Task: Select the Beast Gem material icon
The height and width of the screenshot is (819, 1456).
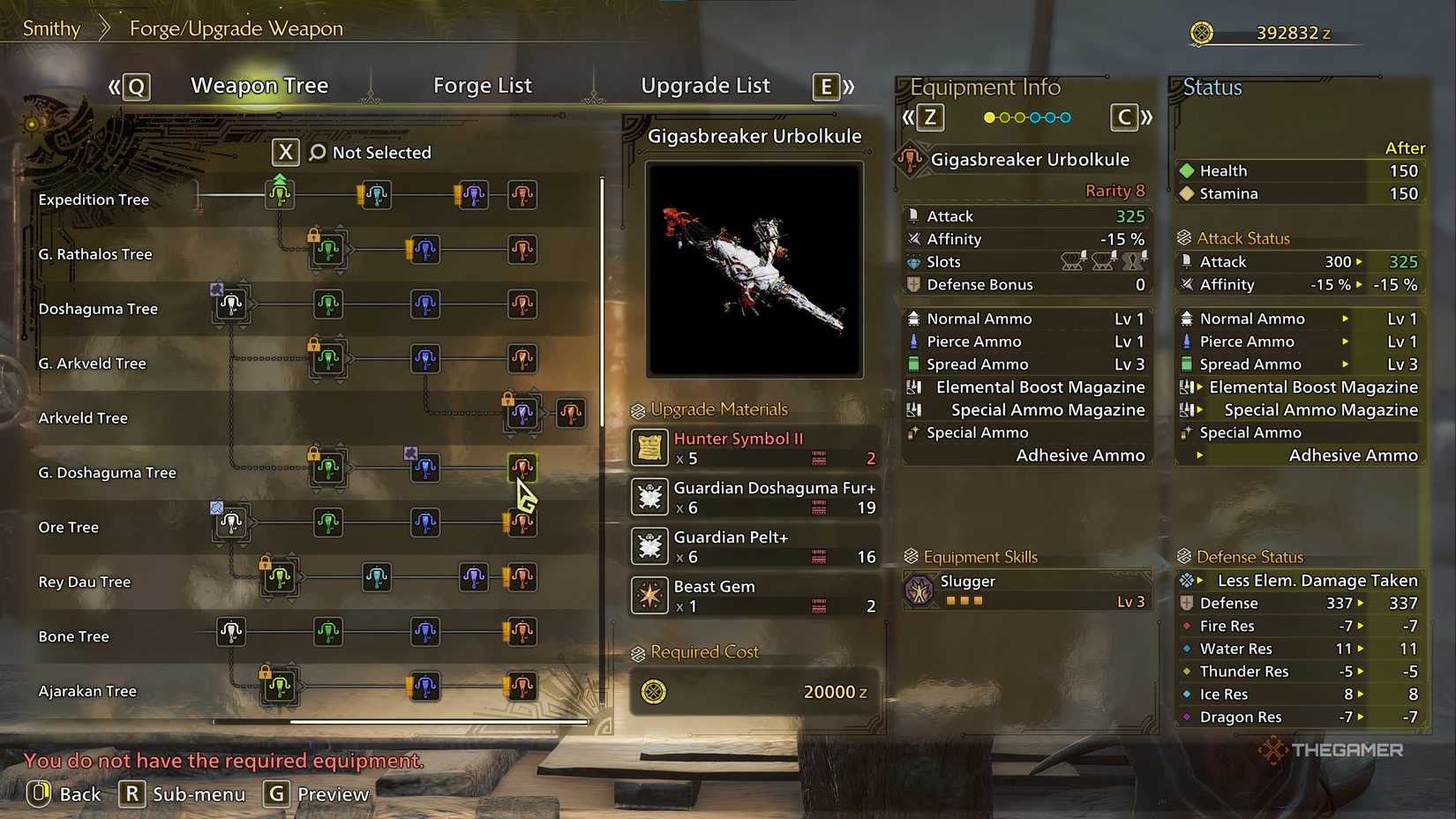Action: [649, 595]
